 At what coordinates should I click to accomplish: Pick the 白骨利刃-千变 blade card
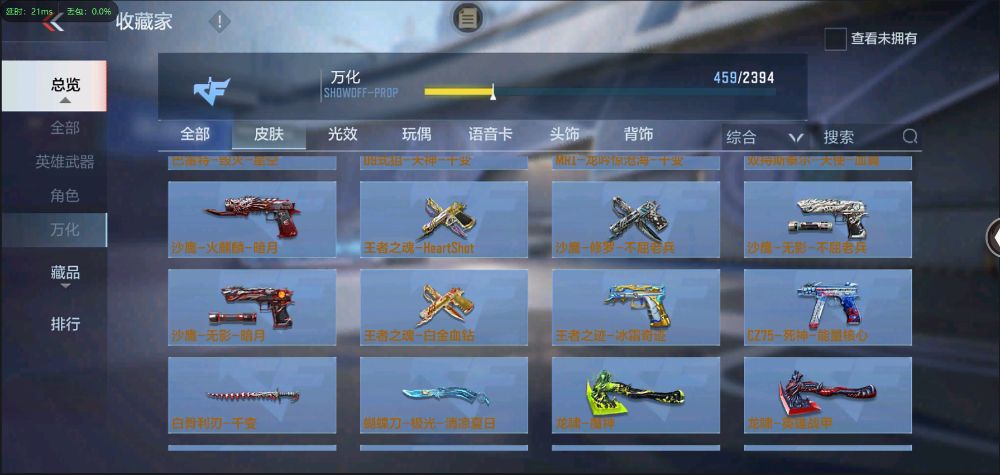(252, 394)
